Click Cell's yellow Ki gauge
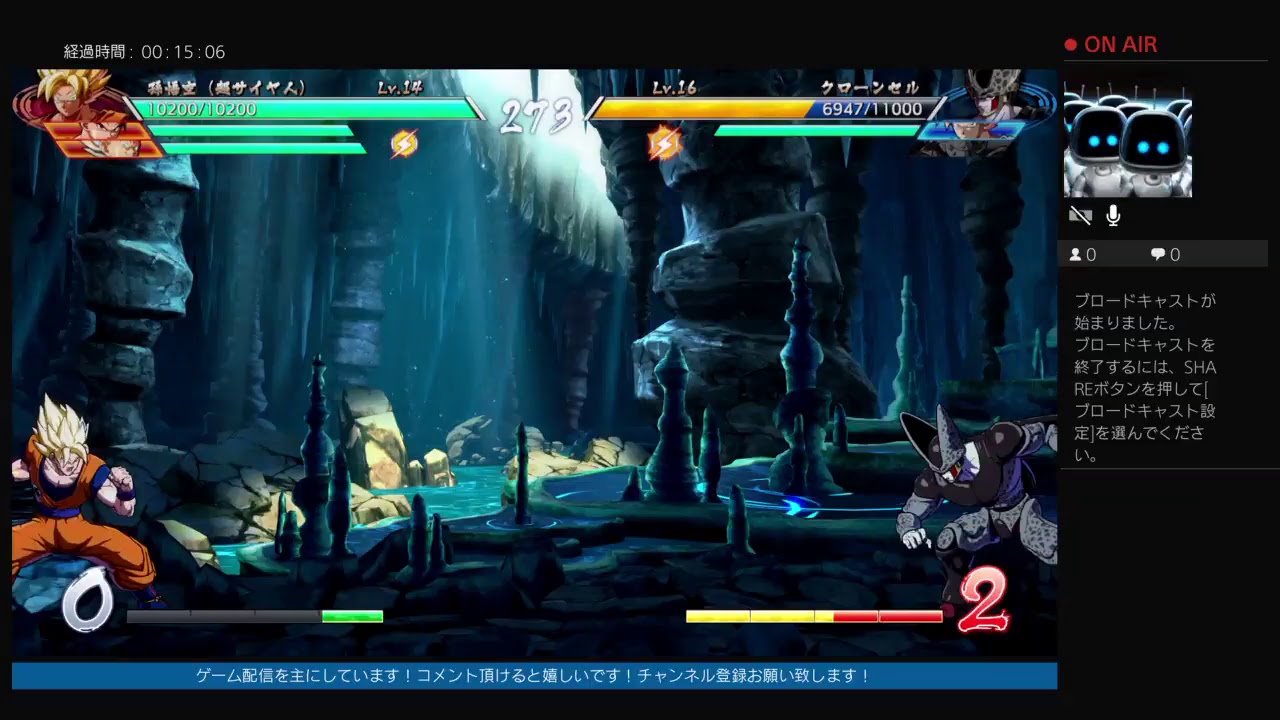 (x=760, y=617)
